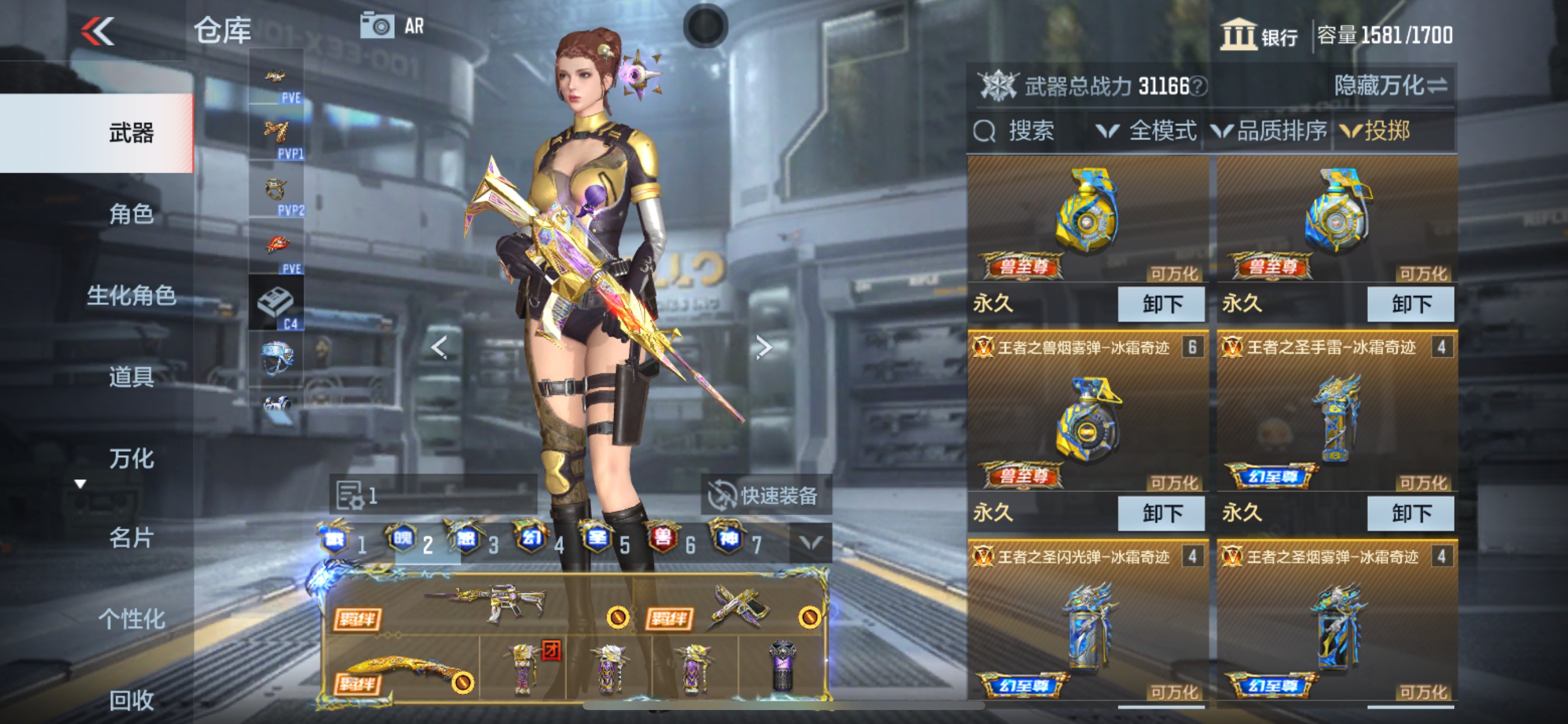
Task: Toggle 隐藏万化 display
Action: tap(1390, 86)
